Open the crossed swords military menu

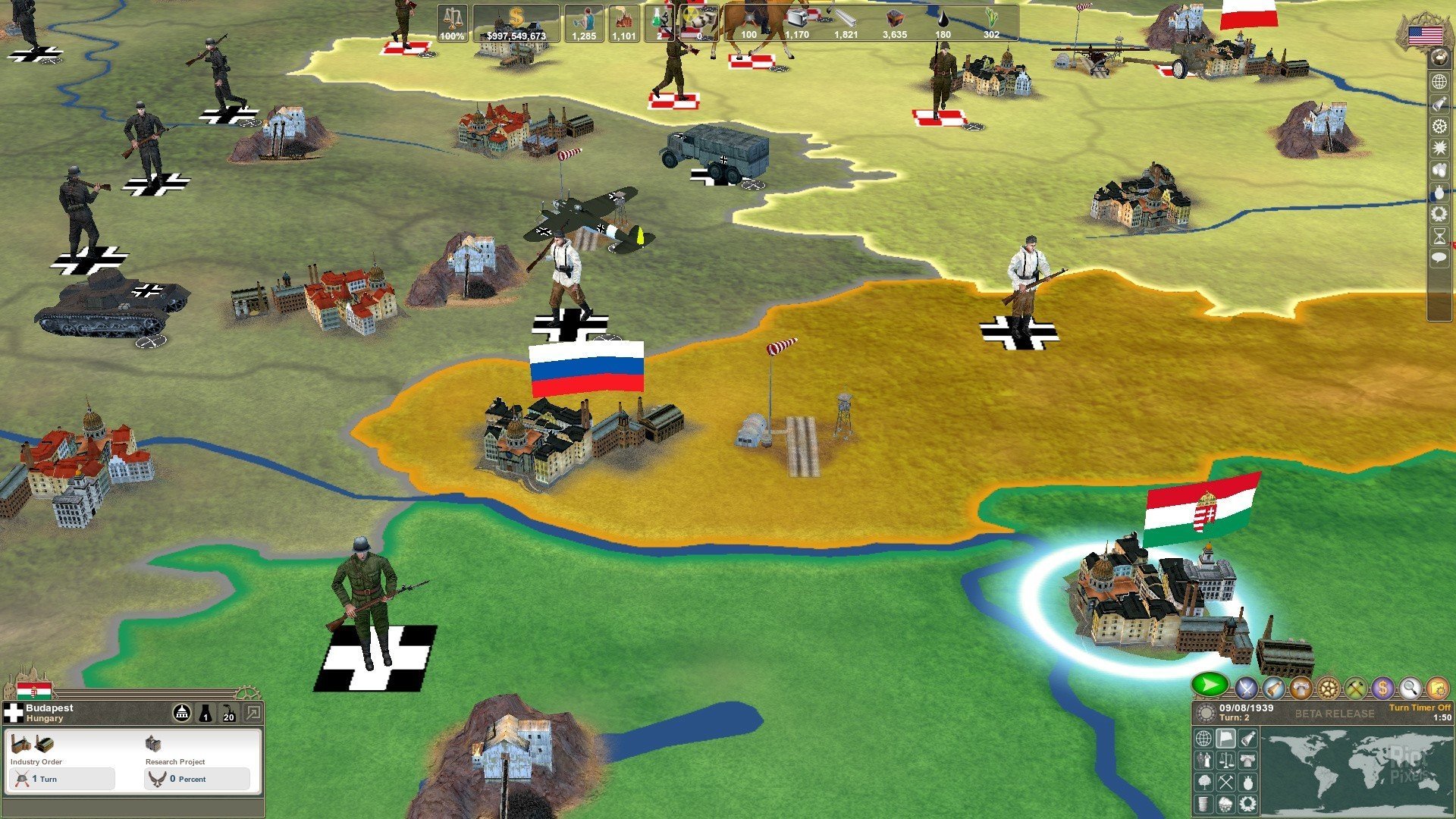(1247, 689)
